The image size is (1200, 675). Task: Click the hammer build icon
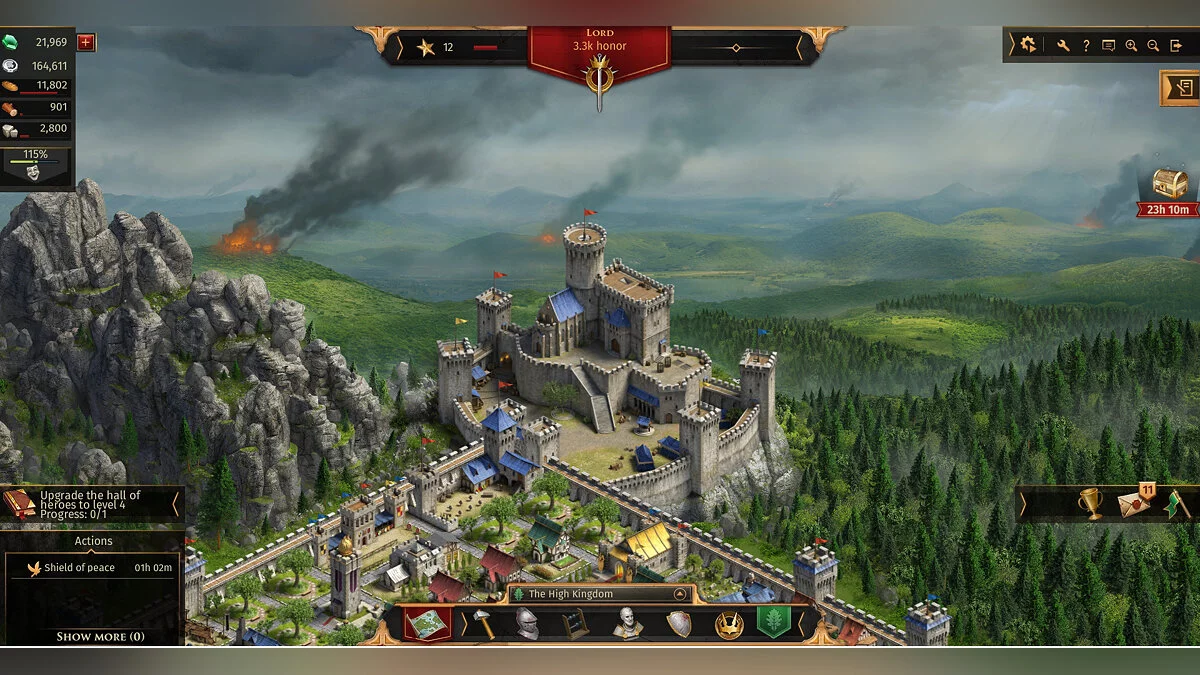pos(483,623)
